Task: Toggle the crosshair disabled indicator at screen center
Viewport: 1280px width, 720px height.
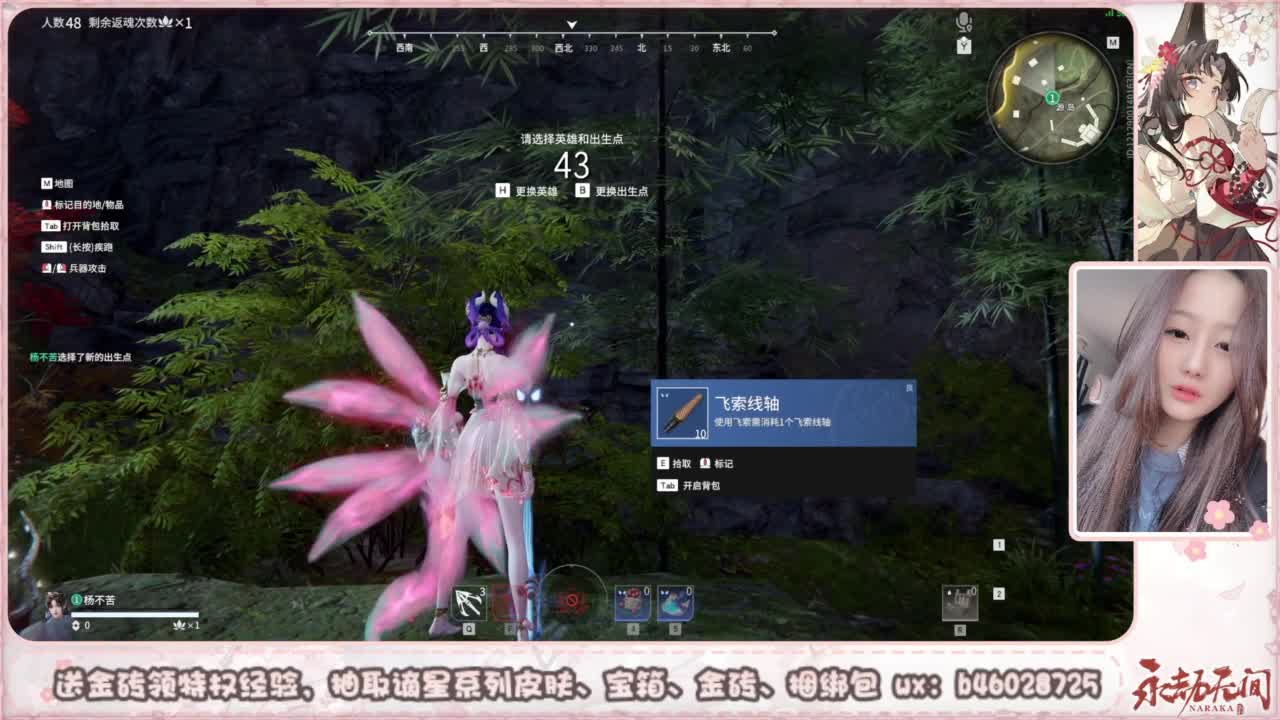Action: pos(571,602)
